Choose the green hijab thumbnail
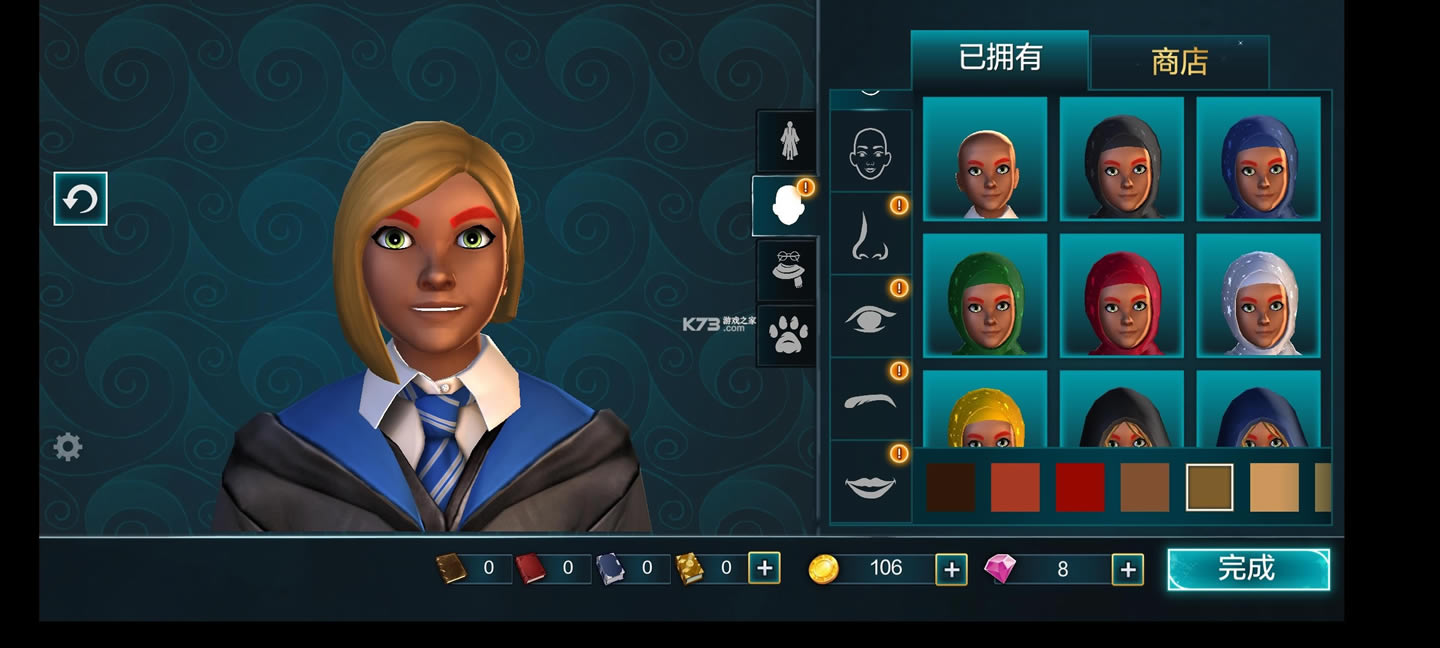Image resolution: width=1440 pixels, height=648 pixels. click(x=985, y=296)
